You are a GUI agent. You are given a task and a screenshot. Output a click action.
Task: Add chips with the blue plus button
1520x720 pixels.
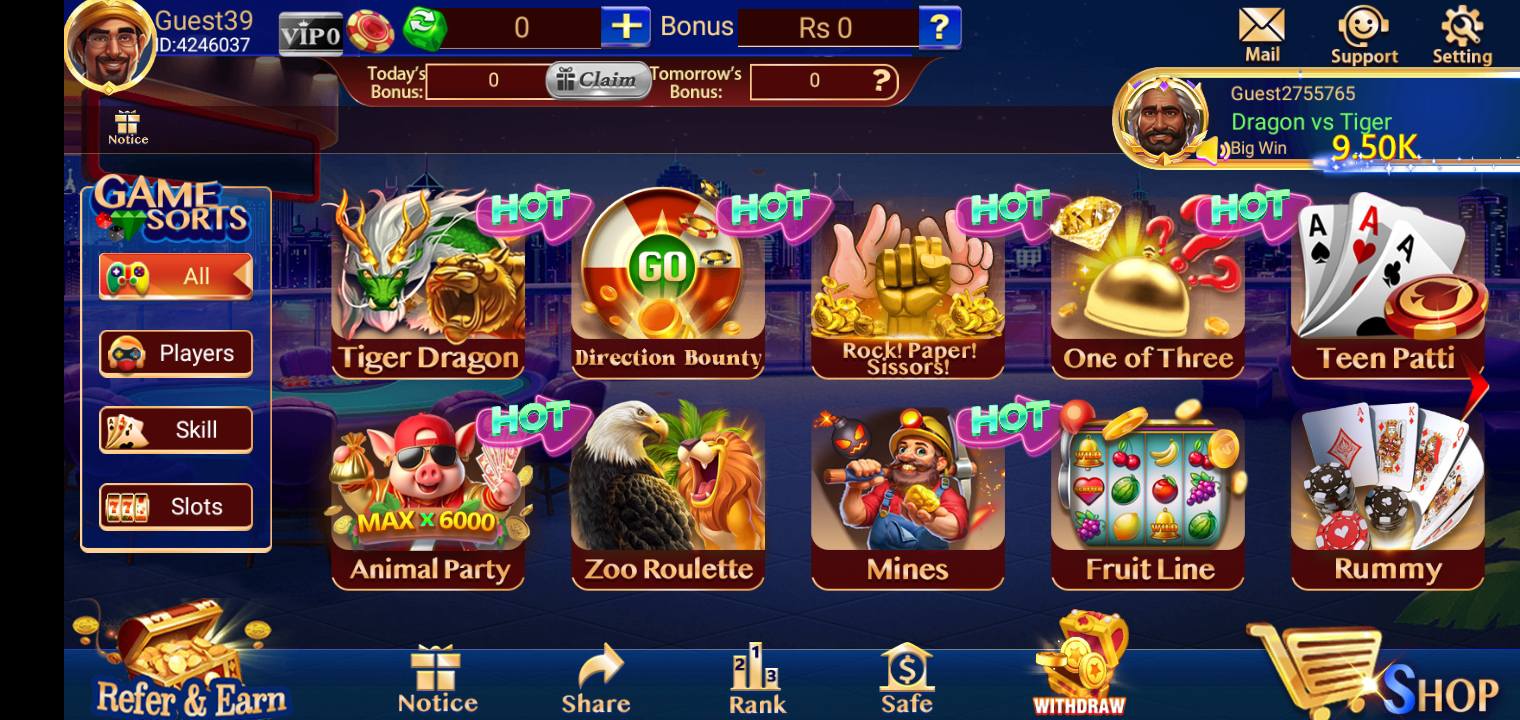tap(625, 27)
